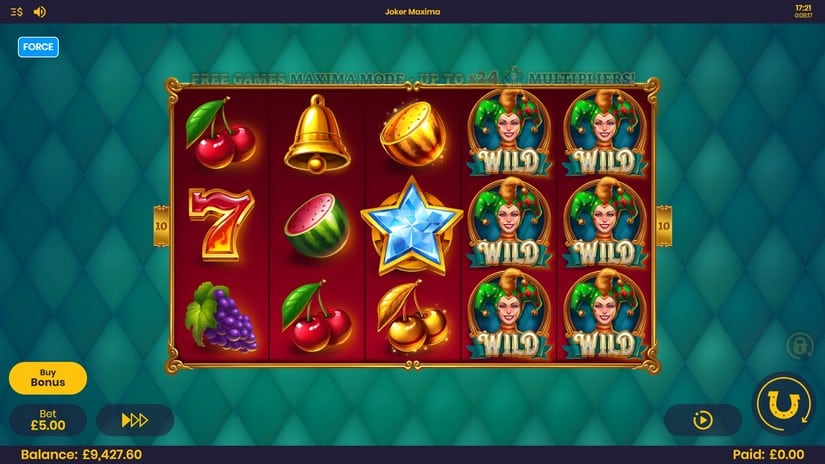Screen dimensions: 825x464
Task: Toggle sound with the speaker icon
Action: tap(39, 12)
